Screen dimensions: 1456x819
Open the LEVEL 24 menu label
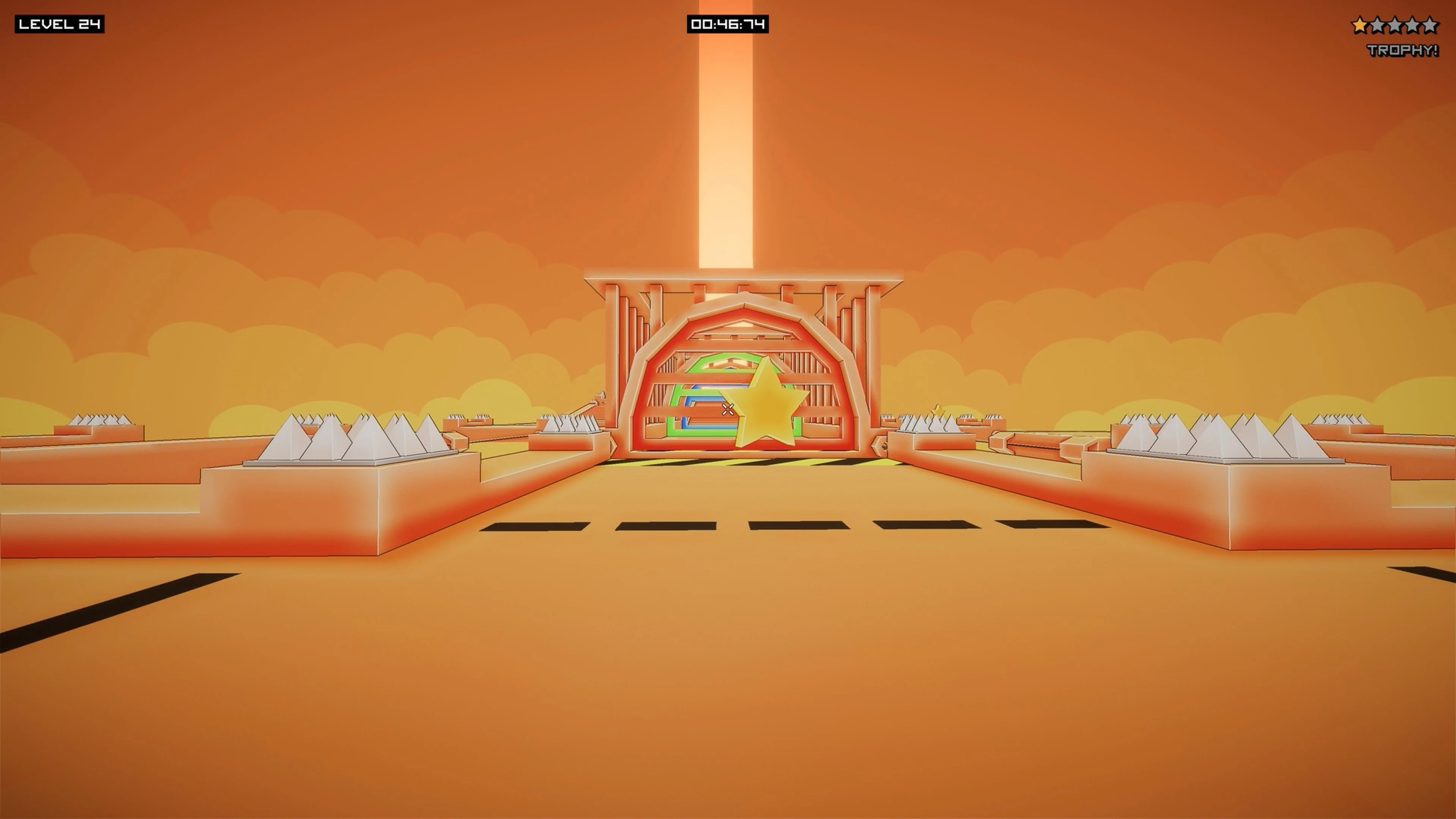[x=60, y=25]
